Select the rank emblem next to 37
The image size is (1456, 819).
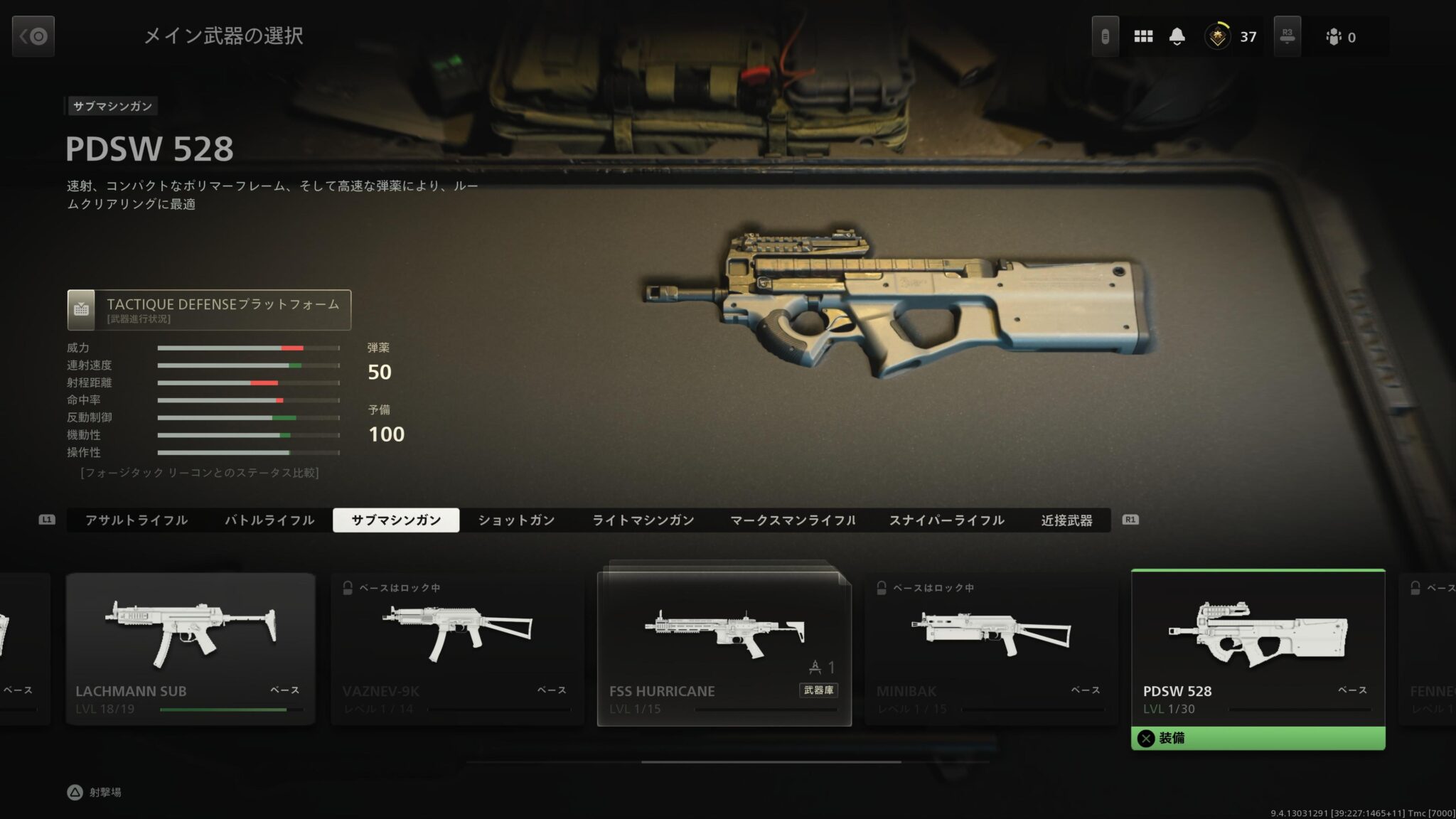pos(1217,36)
